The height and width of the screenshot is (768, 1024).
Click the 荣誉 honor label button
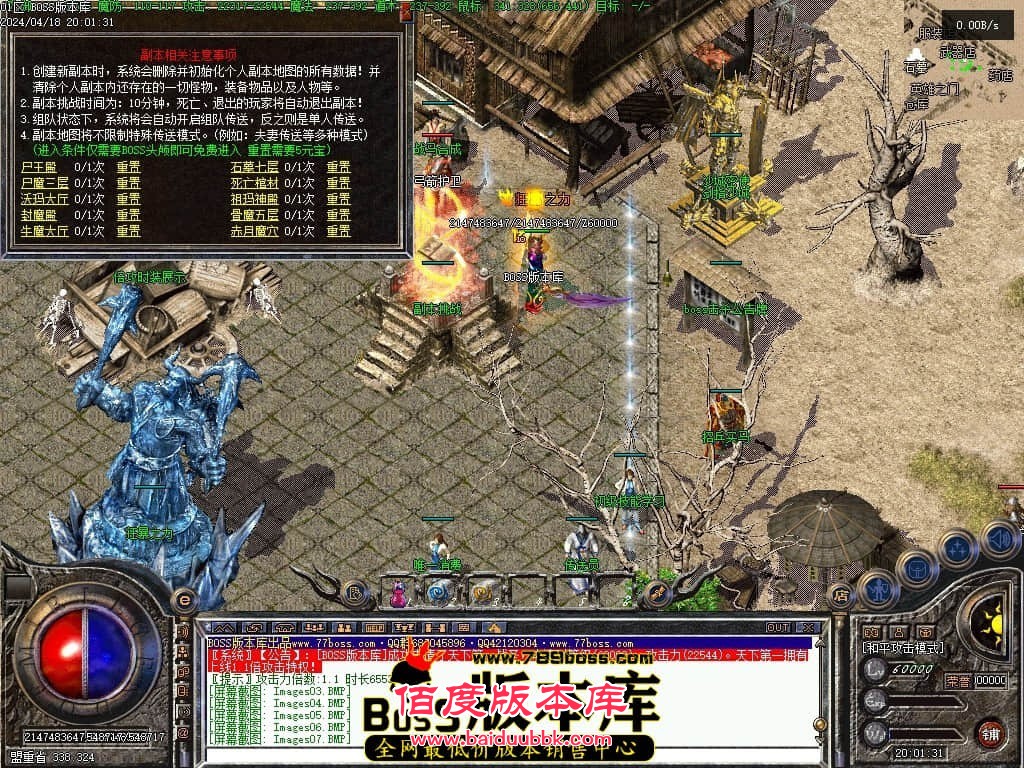click(x=957, y=681)
